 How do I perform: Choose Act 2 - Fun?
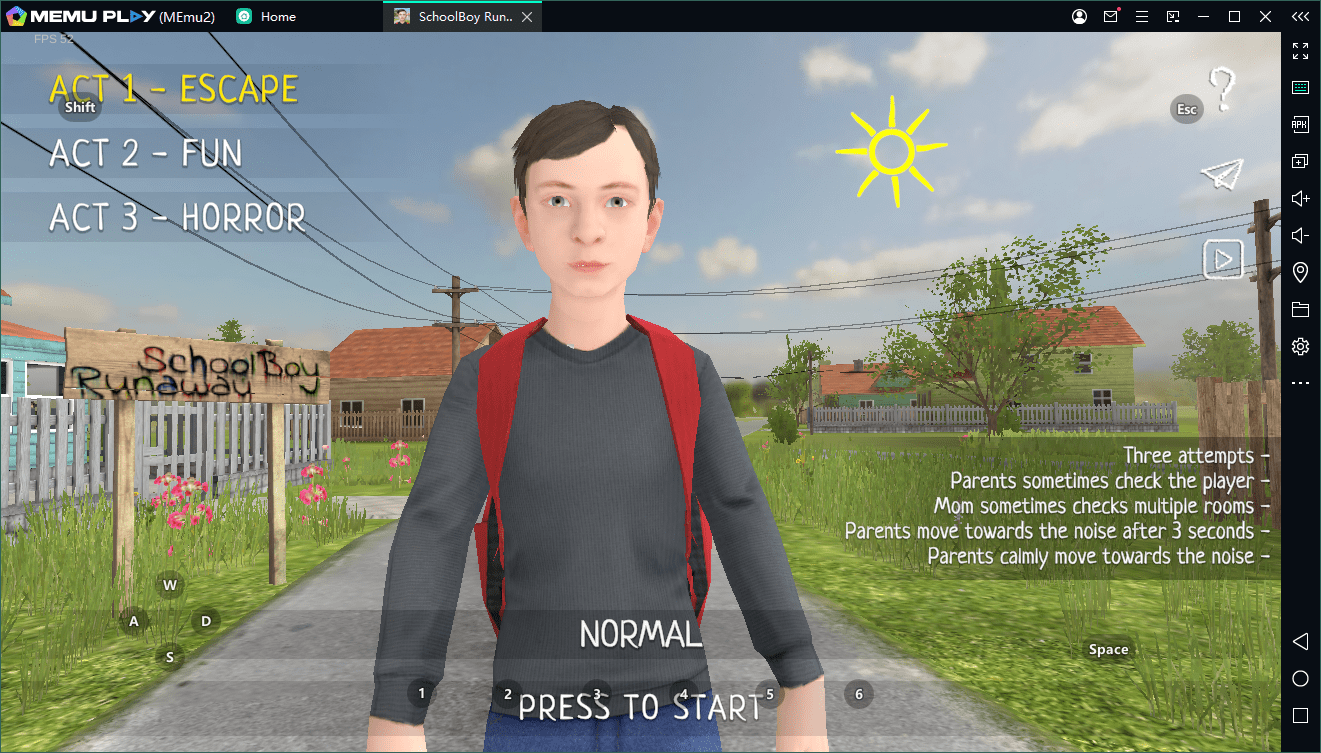coord(146,154)
